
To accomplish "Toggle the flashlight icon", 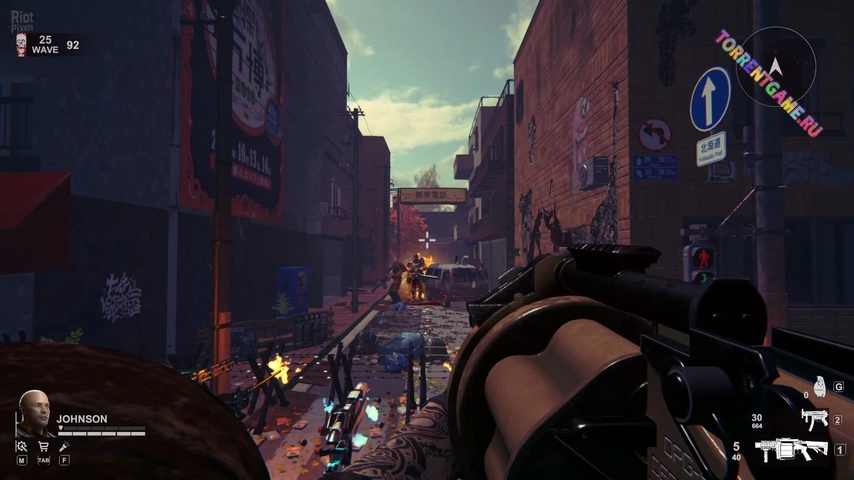I will click(x=64, y=447).
